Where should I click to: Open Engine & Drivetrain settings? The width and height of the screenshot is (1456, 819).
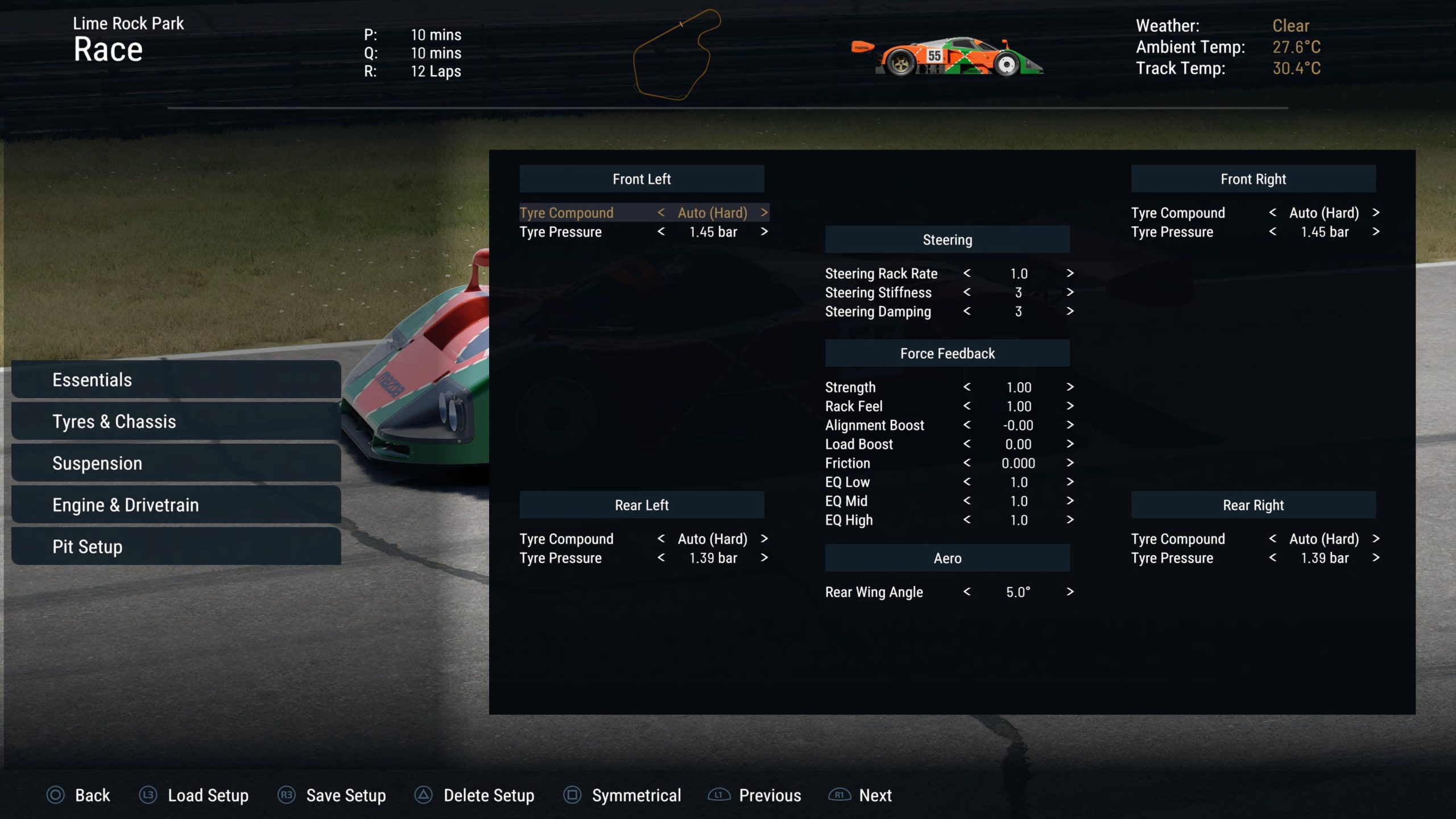pyautogui.click(x=176, y=505)
